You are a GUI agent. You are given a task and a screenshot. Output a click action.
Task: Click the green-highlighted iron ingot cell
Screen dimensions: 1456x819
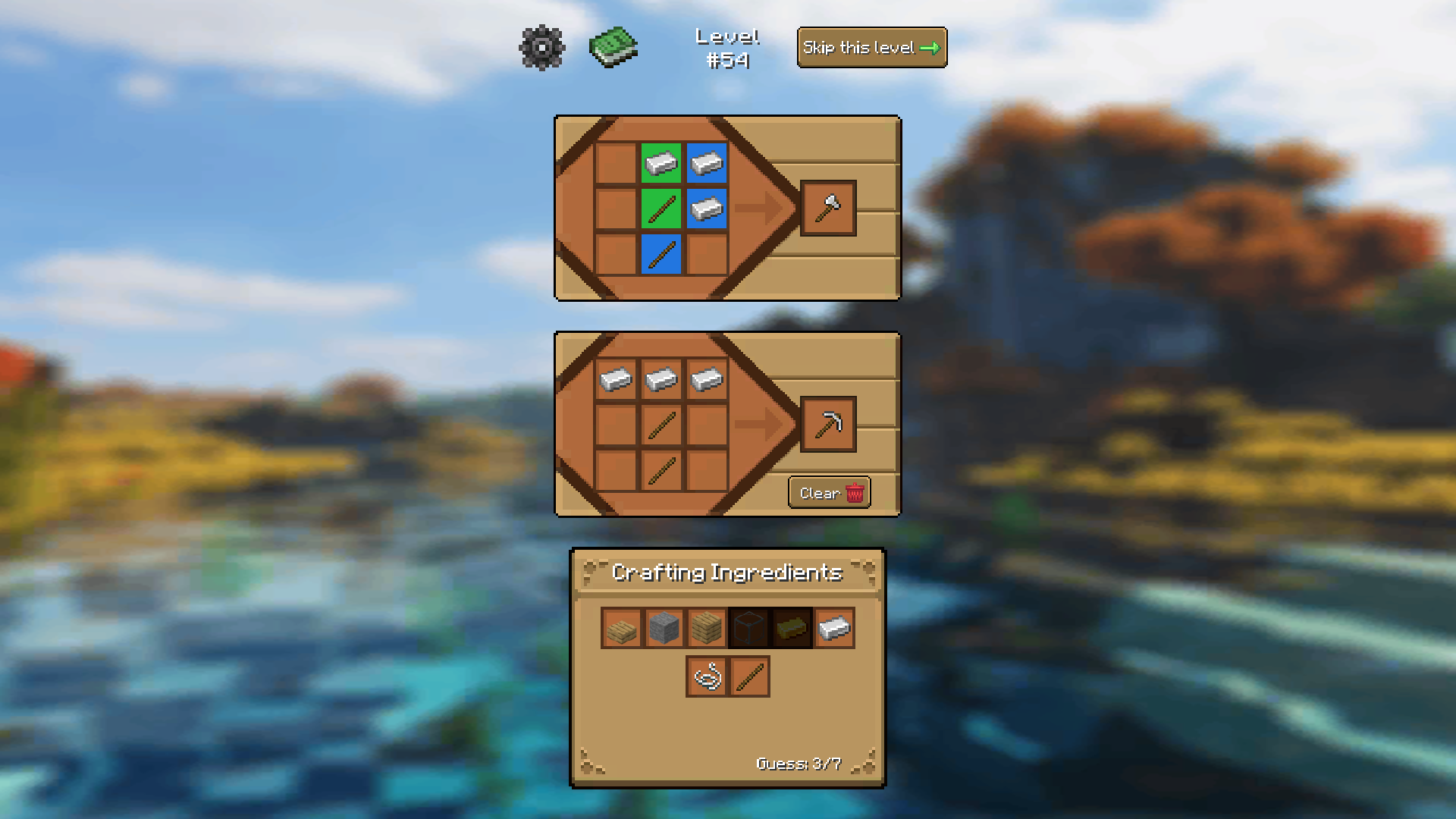pyautogui.click(x=661, y=164)
